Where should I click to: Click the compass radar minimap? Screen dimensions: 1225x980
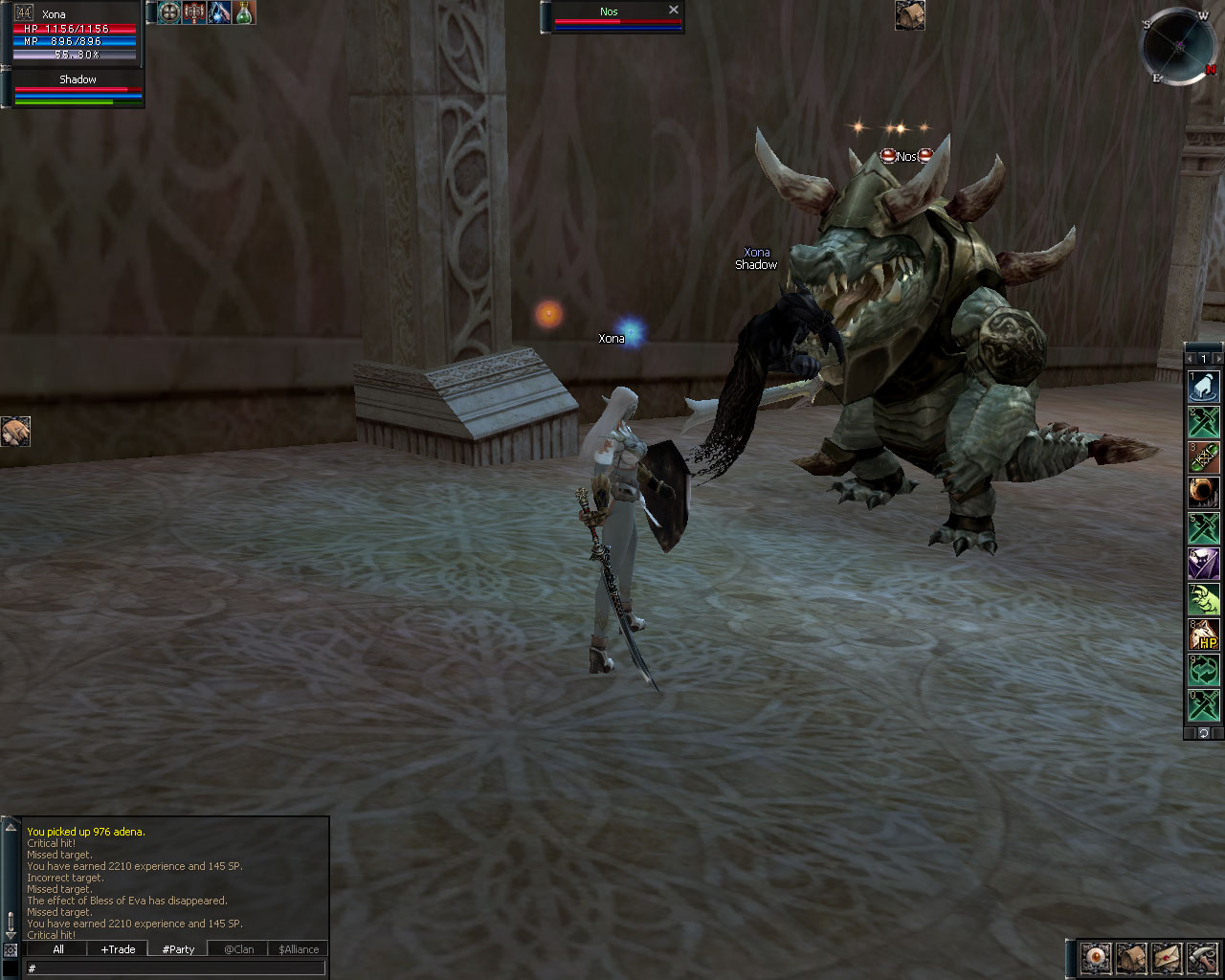(1181, 45)
